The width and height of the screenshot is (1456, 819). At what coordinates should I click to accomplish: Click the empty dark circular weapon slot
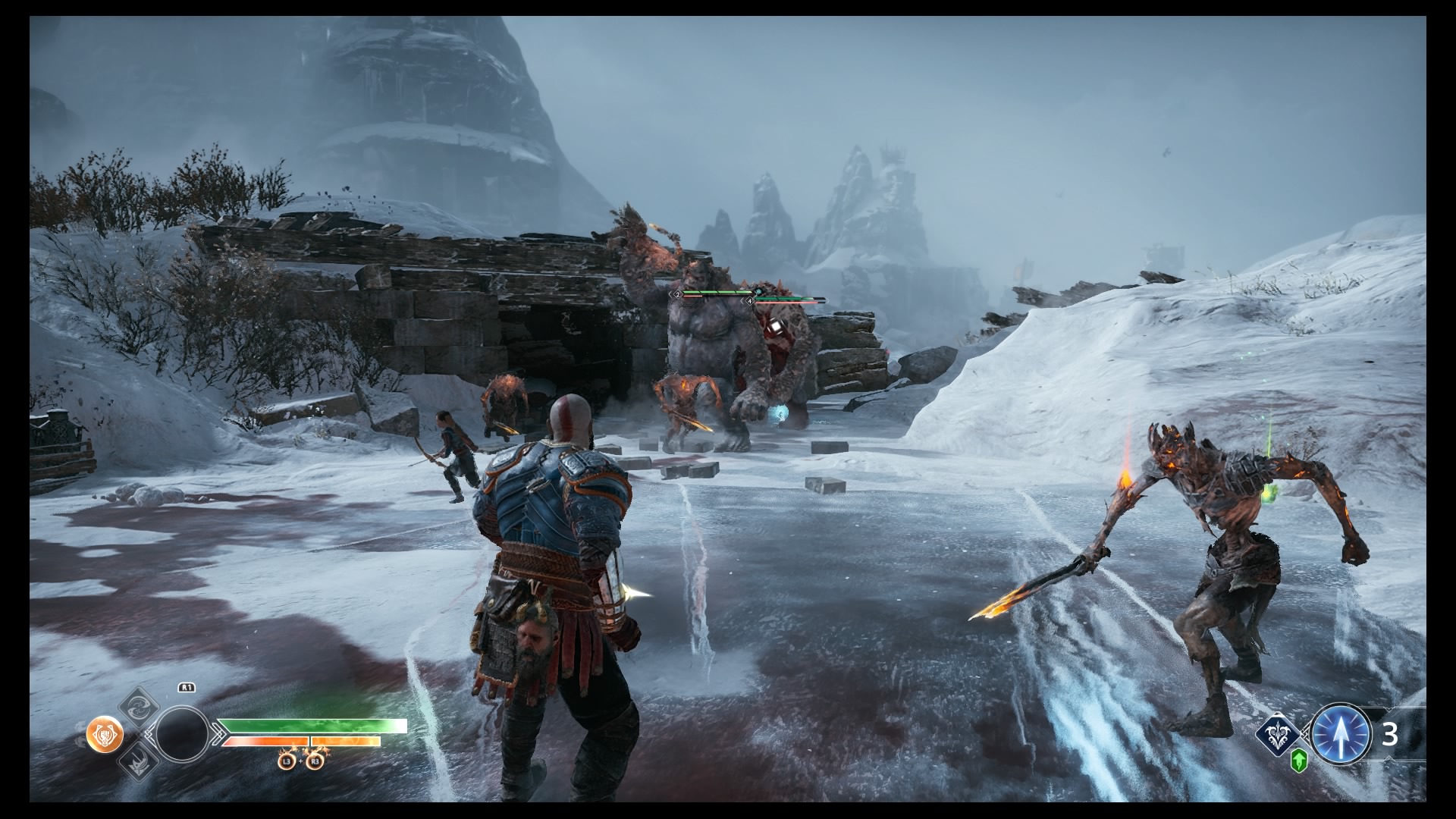coord(182,733)
